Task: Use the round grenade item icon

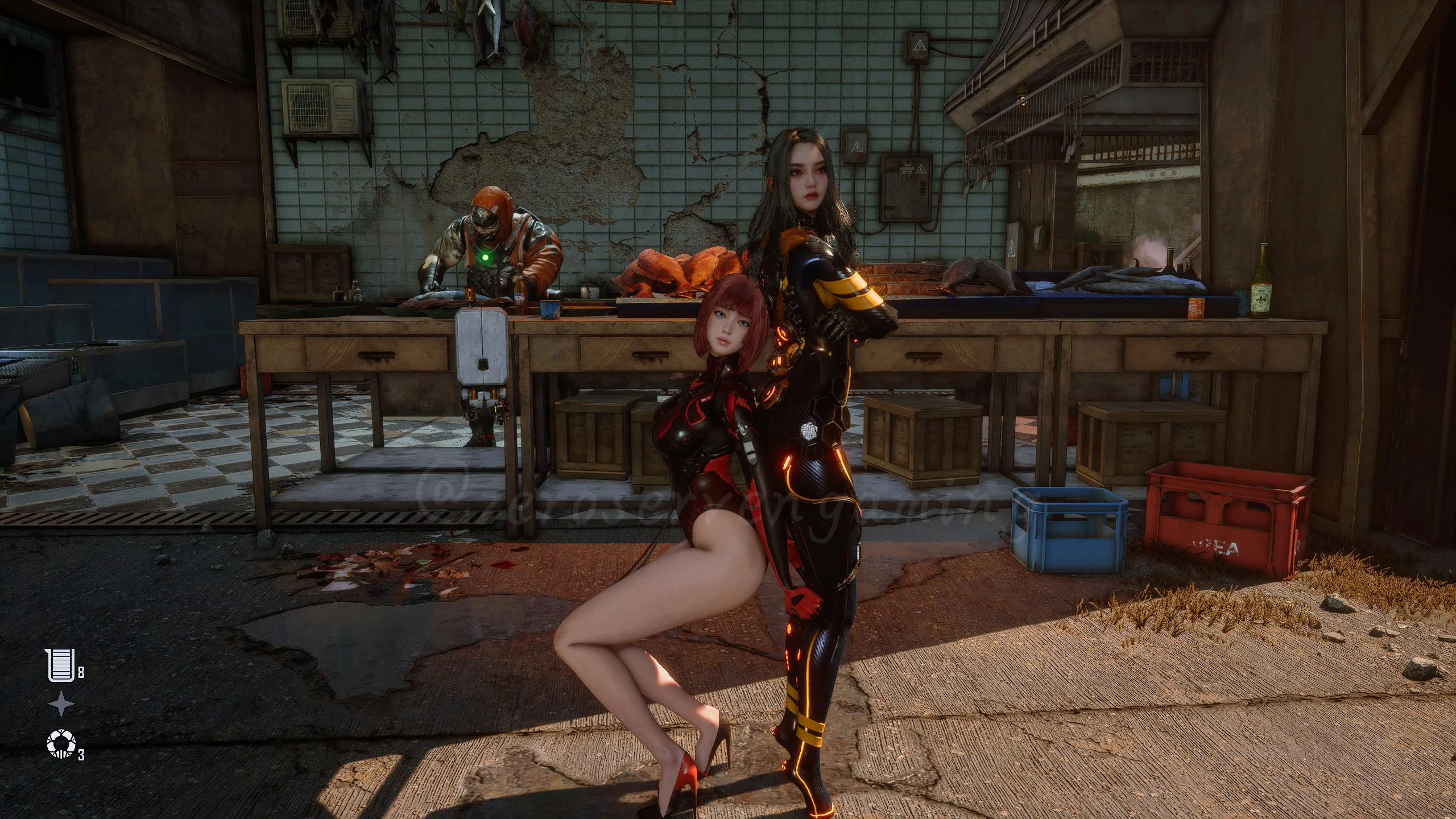Action: coord(60,744)
